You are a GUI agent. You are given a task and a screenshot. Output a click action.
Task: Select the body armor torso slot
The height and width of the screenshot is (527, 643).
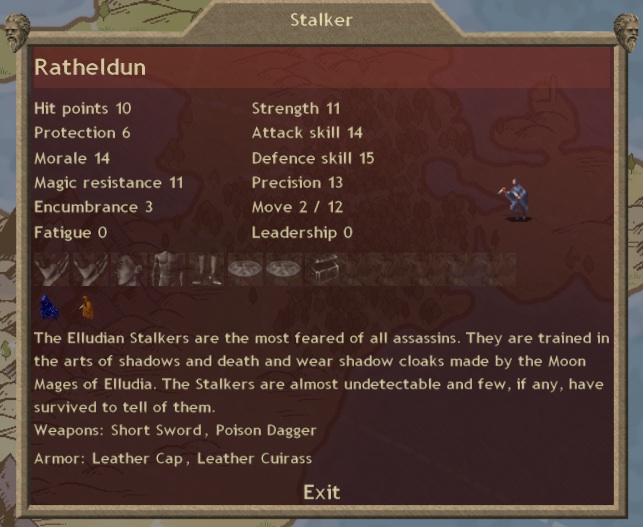click(x=167, y=270)
